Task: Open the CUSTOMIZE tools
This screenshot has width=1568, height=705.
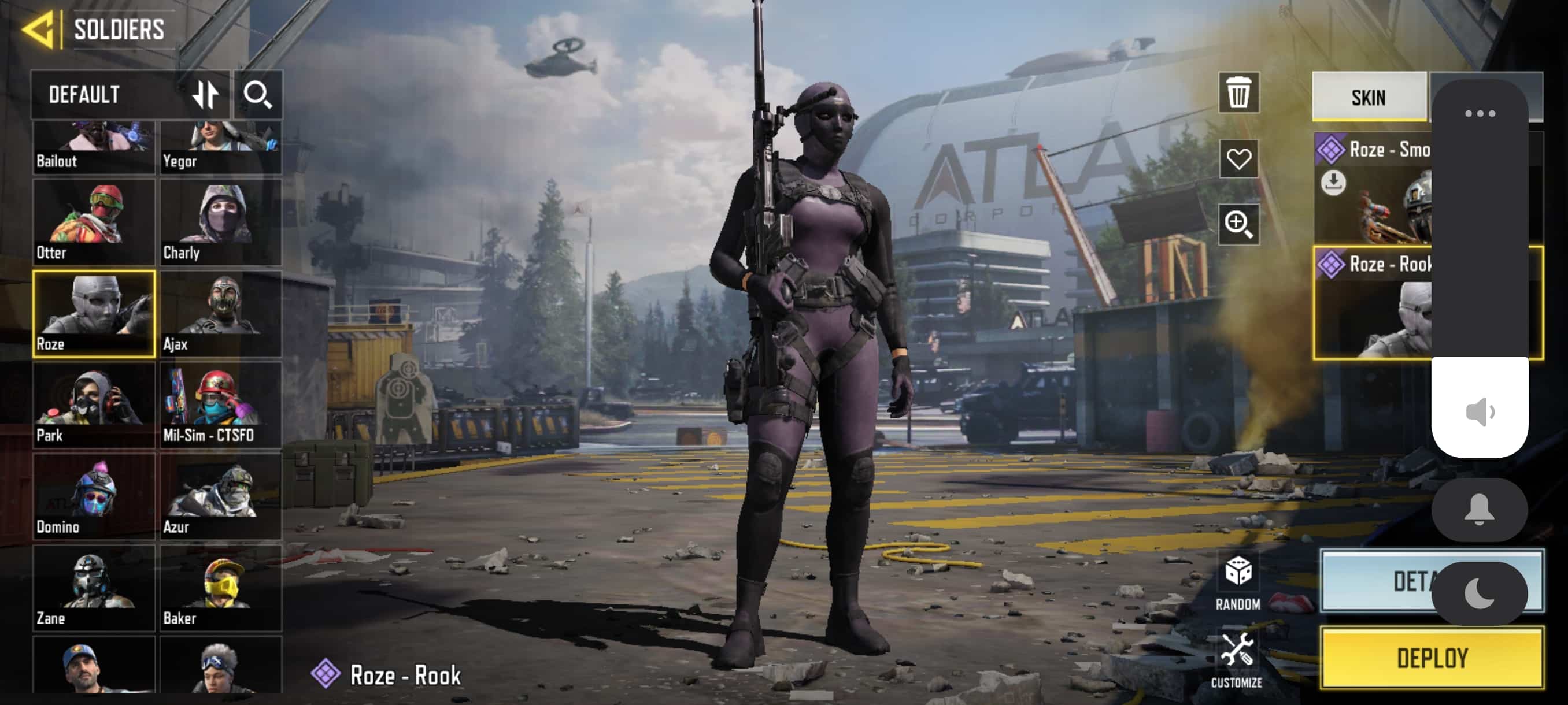Action: [1236, 660]
